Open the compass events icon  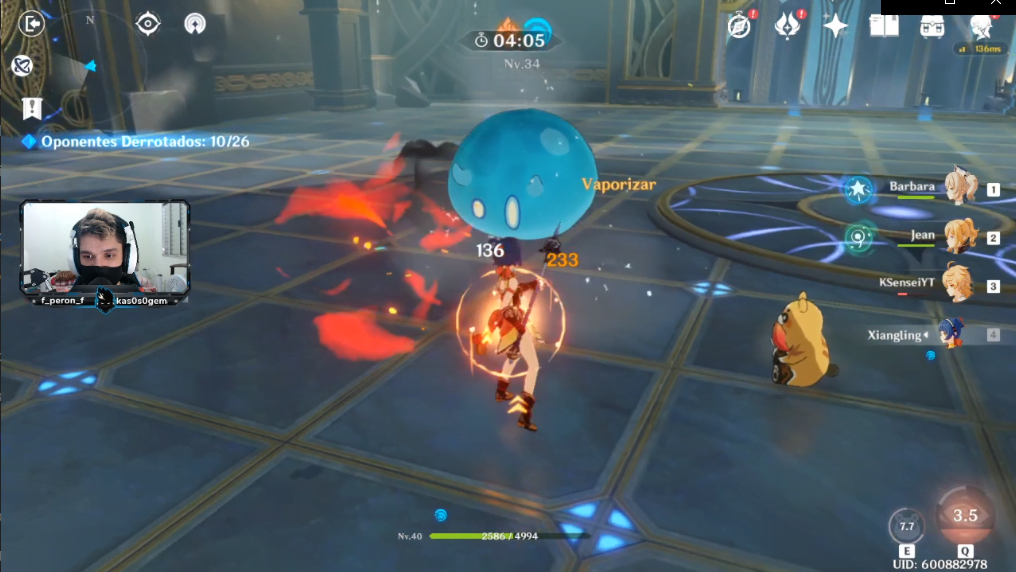[x=739, y=26]
